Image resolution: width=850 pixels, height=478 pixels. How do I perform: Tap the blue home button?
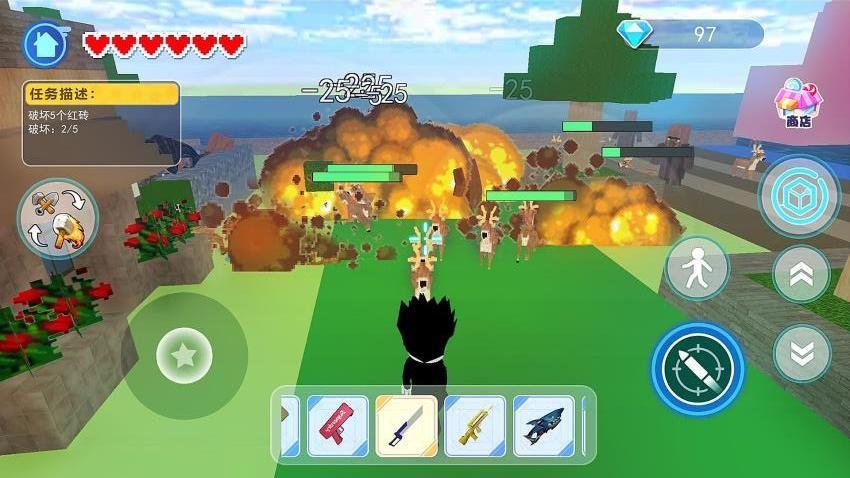[x=45, y=44]
